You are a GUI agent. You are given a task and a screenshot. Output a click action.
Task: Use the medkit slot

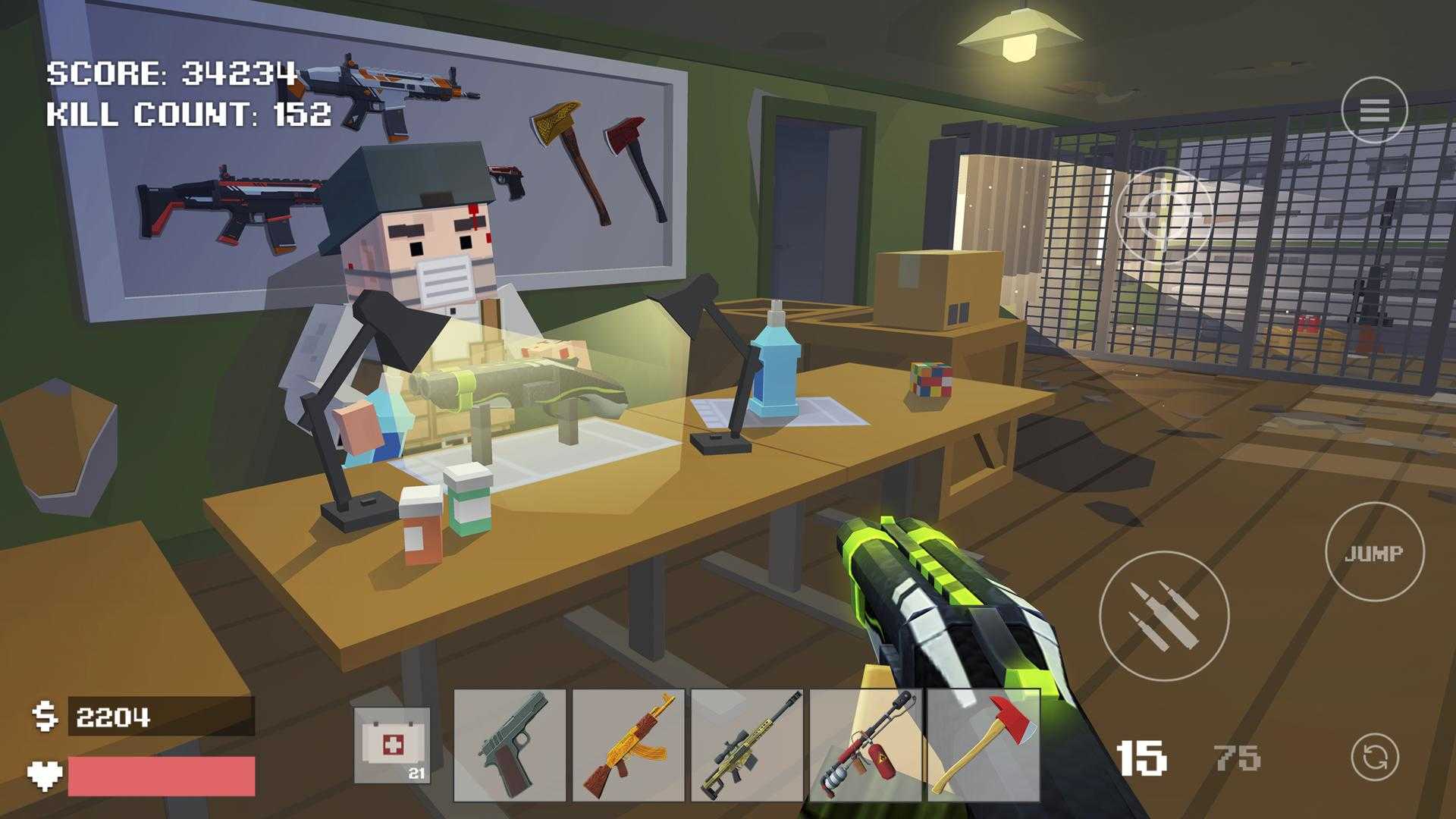(392, 745)
